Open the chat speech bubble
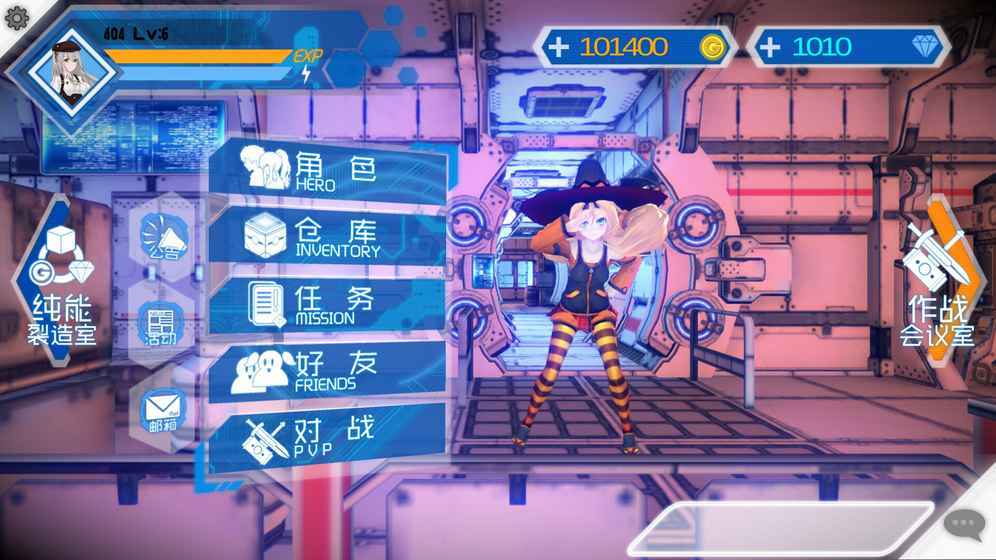Viewport: 996px width, 560px height. pos(964,523)
